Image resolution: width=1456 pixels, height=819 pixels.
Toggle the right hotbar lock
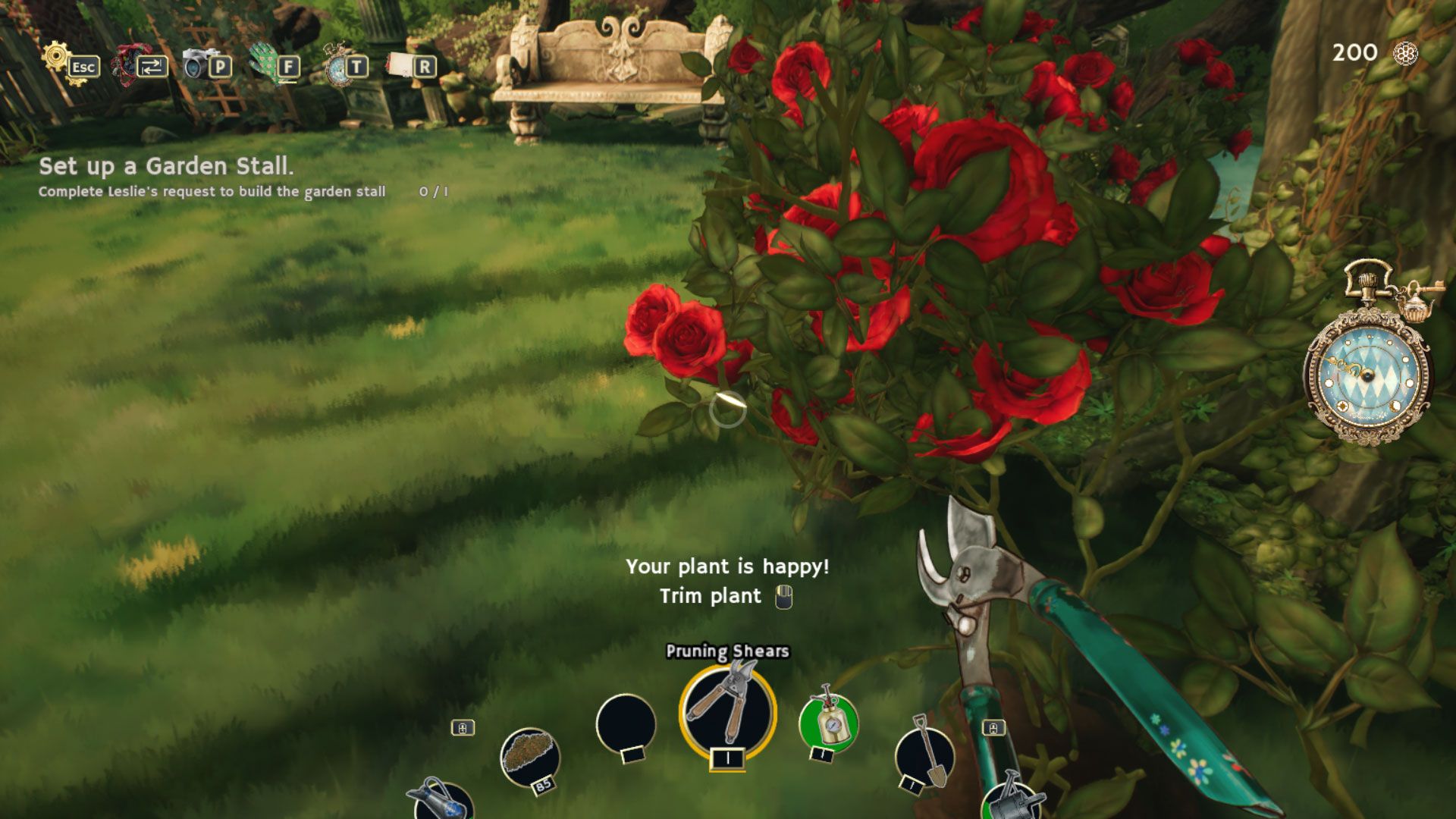tap(993, 728)
